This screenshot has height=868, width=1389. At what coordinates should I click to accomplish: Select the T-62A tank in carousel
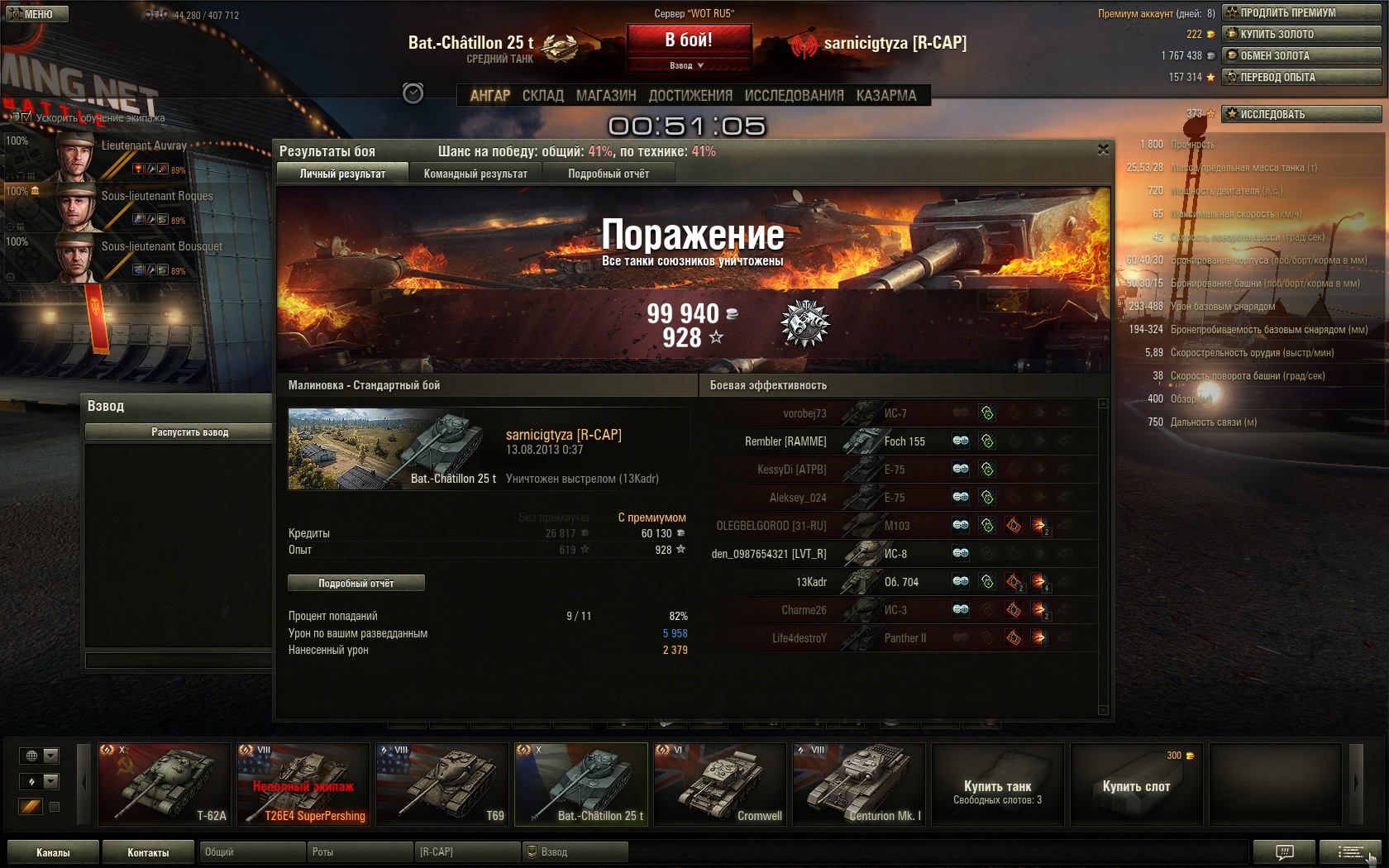[164, 784]
